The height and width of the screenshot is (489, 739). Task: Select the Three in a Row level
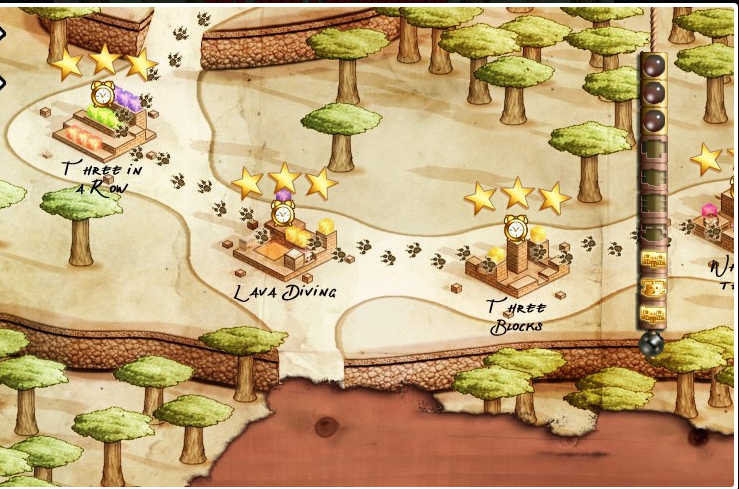coord(103,125)
